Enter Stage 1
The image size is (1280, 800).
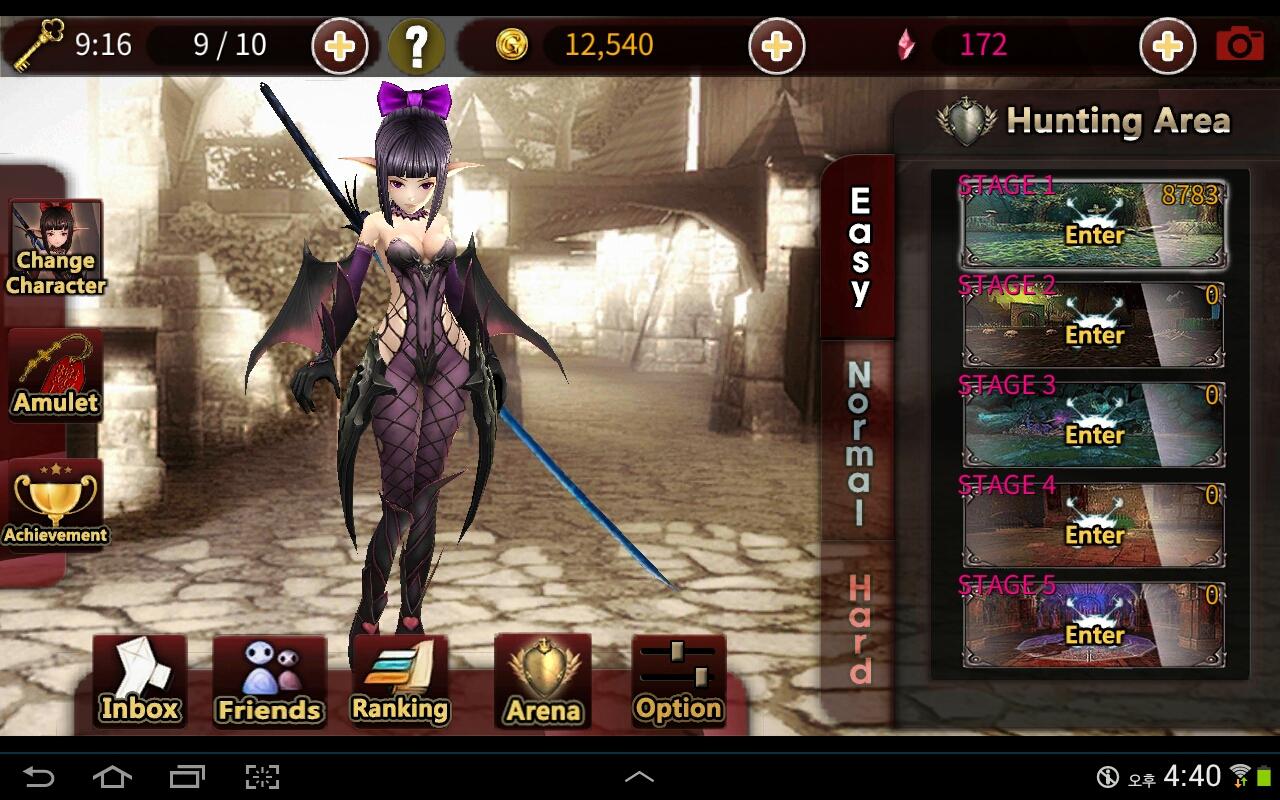[x=1094, y=226]
